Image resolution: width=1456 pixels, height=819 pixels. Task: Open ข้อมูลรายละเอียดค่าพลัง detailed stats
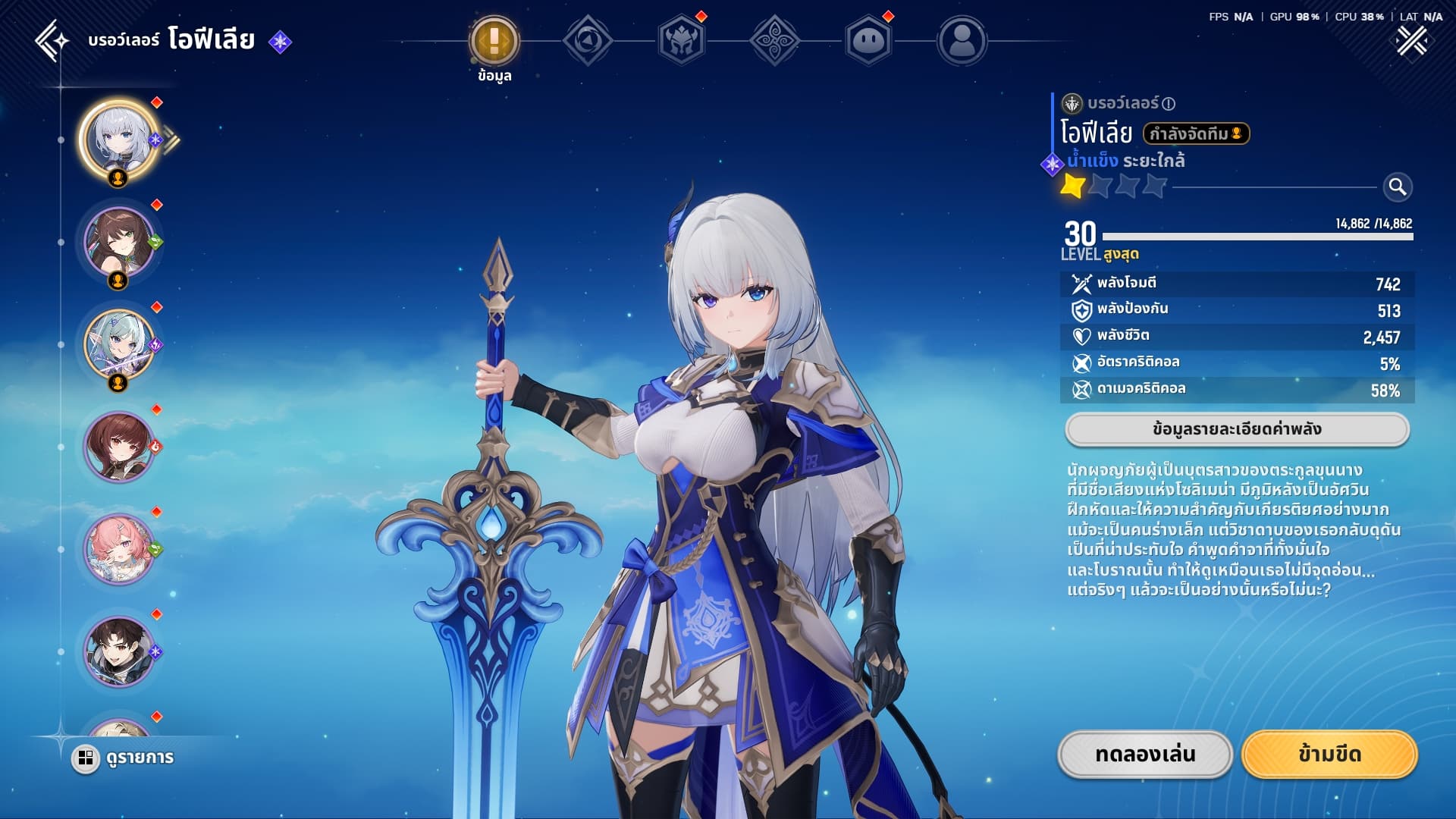click(x=1237, y=429)
